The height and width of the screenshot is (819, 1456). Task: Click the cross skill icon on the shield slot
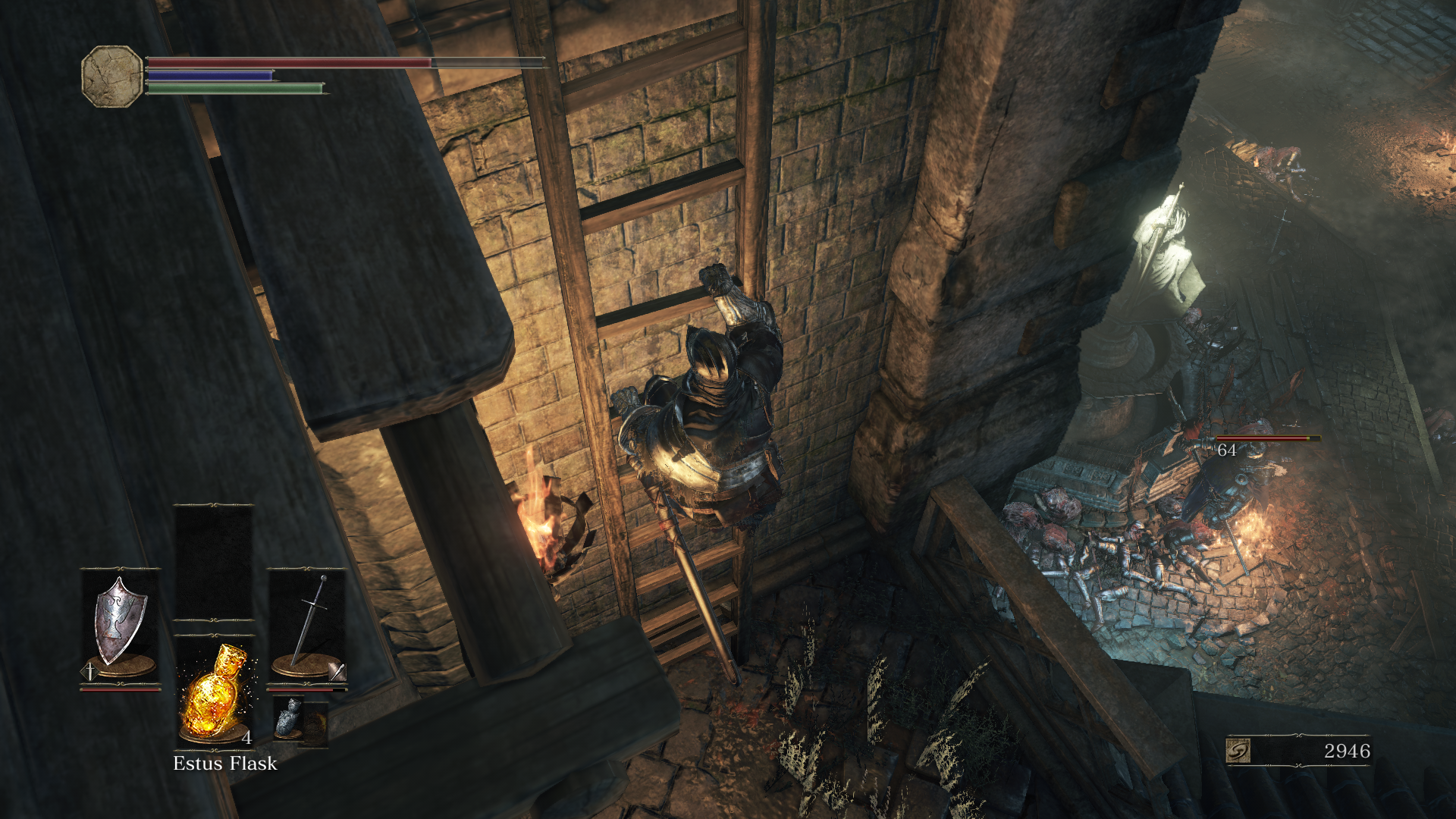90,671
